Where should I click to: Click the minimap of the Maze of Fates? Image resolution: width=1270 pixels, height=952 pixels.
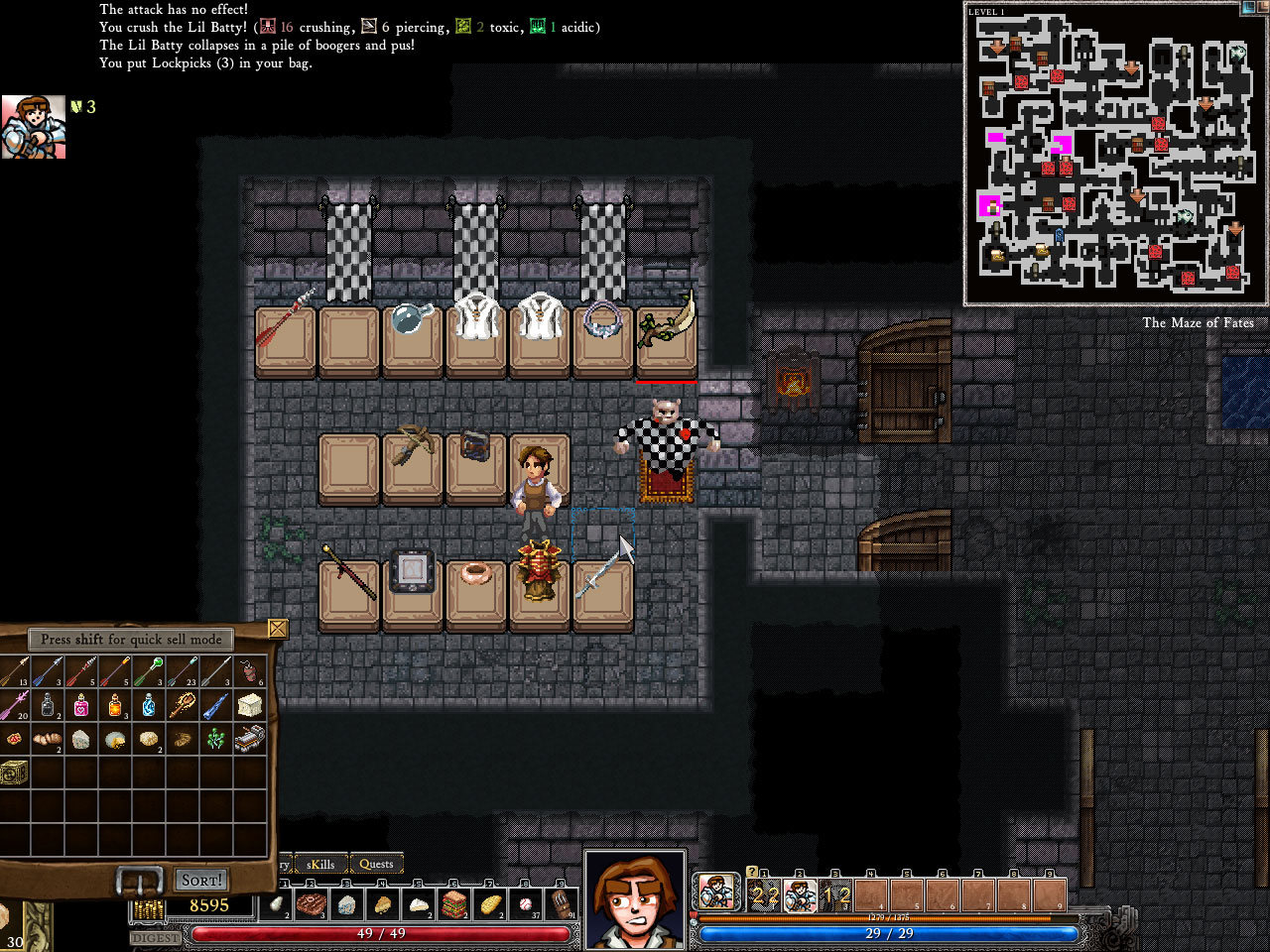pos(1114,154)
